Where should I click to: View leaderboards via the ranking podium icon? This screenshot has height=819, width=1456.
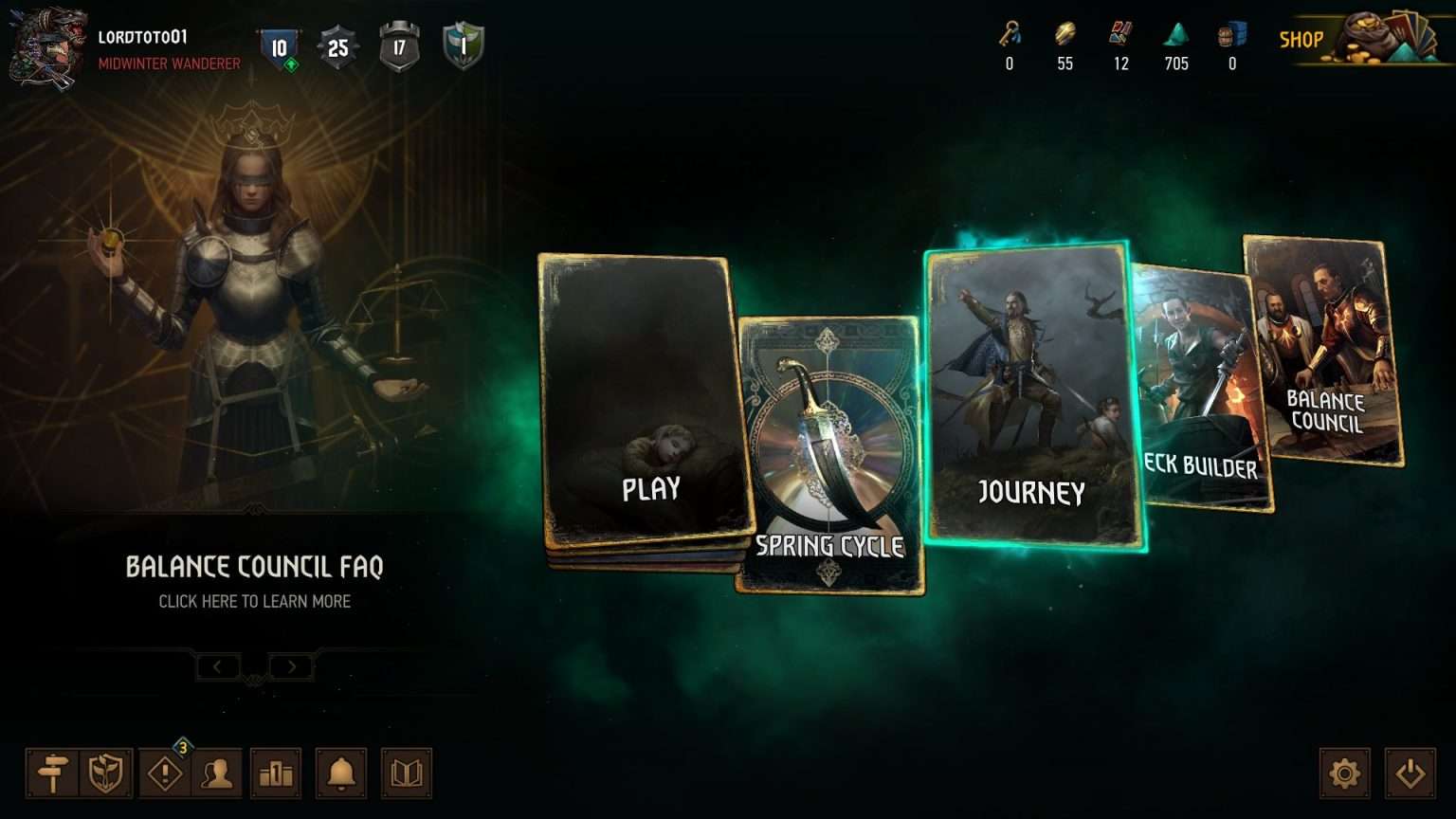click(275, 773)
